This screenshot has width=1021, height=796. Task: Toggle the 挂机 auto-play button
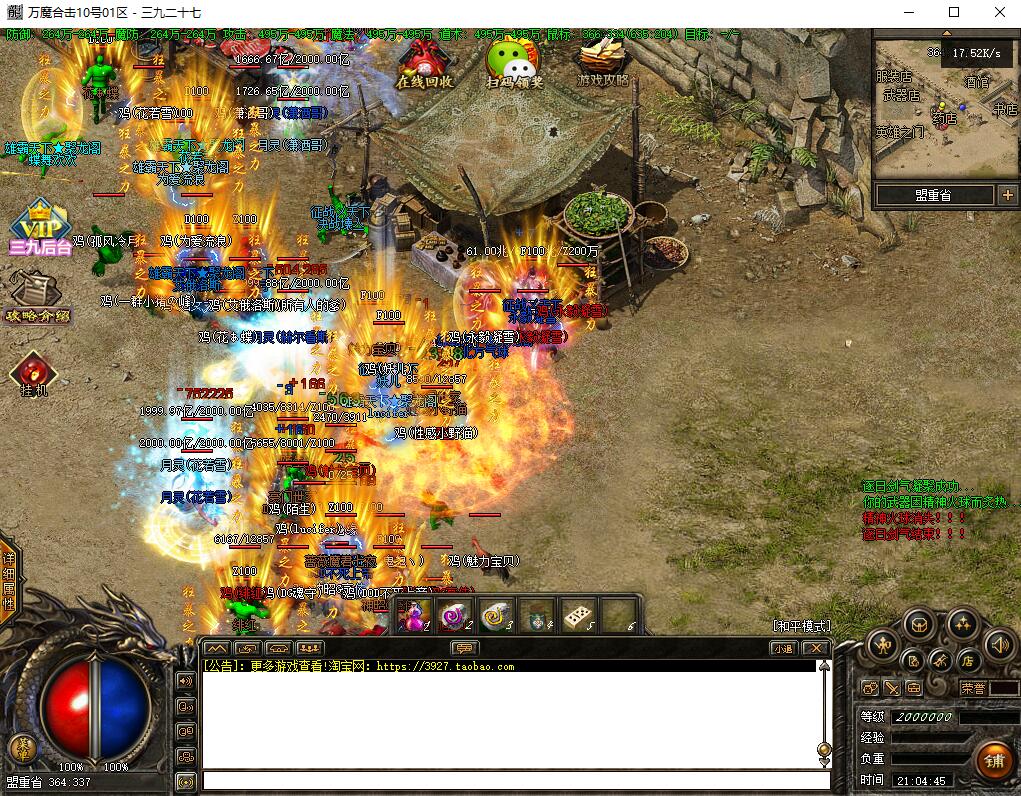pyautogui.click(x=34, y=374)
